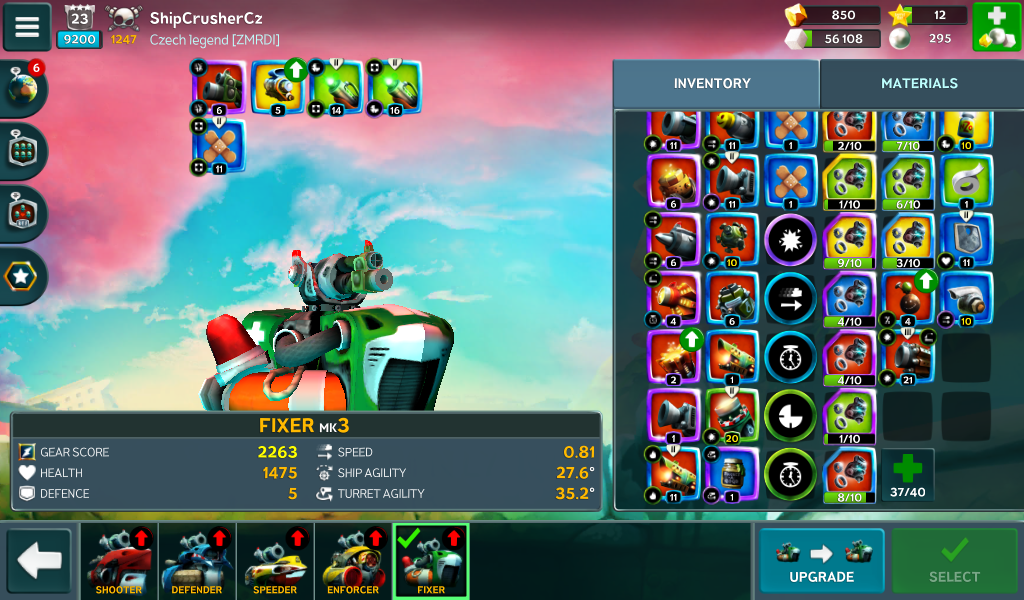View ShipCrusherCz player profile
Viewport: 1024px width, 600px height.
205,18
